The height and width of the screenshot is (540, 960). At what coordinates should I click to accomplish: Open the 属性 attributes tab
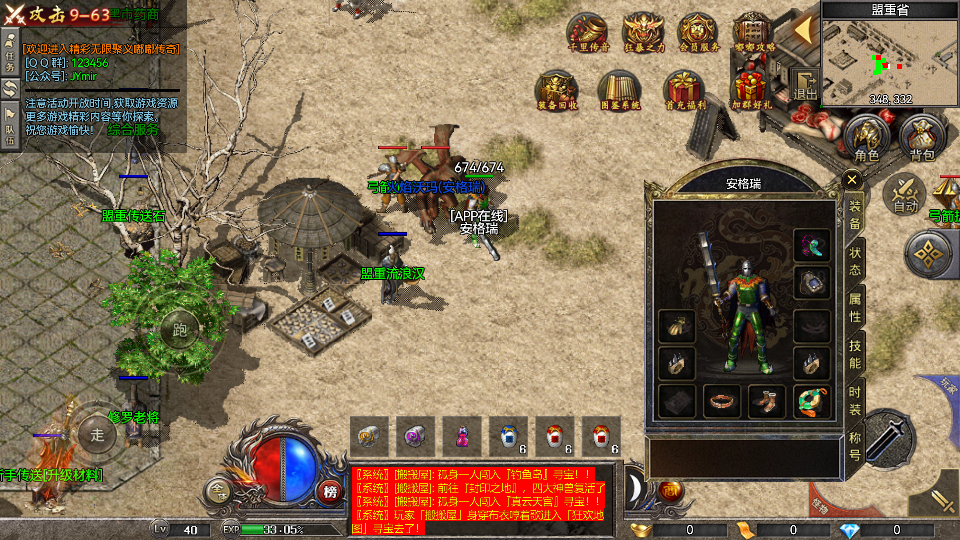pyautogui.click(x=855, y=307)
